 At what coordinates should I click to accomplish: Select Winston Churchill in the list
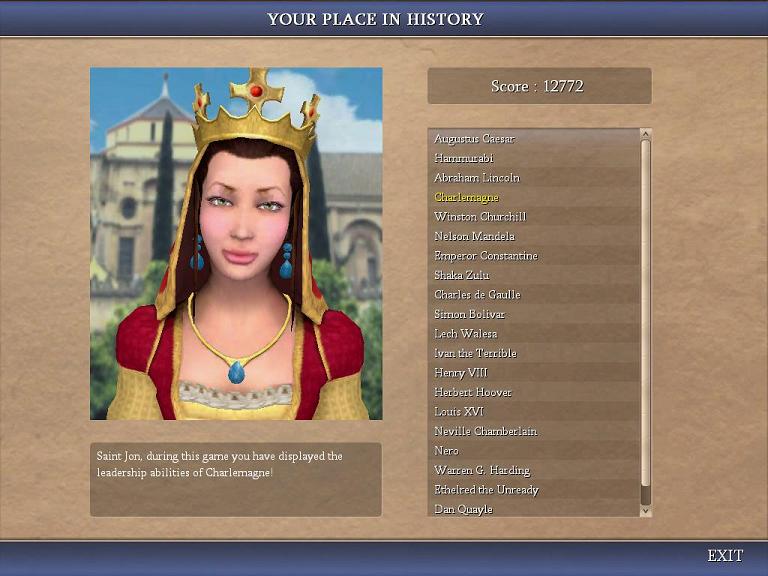480,217
